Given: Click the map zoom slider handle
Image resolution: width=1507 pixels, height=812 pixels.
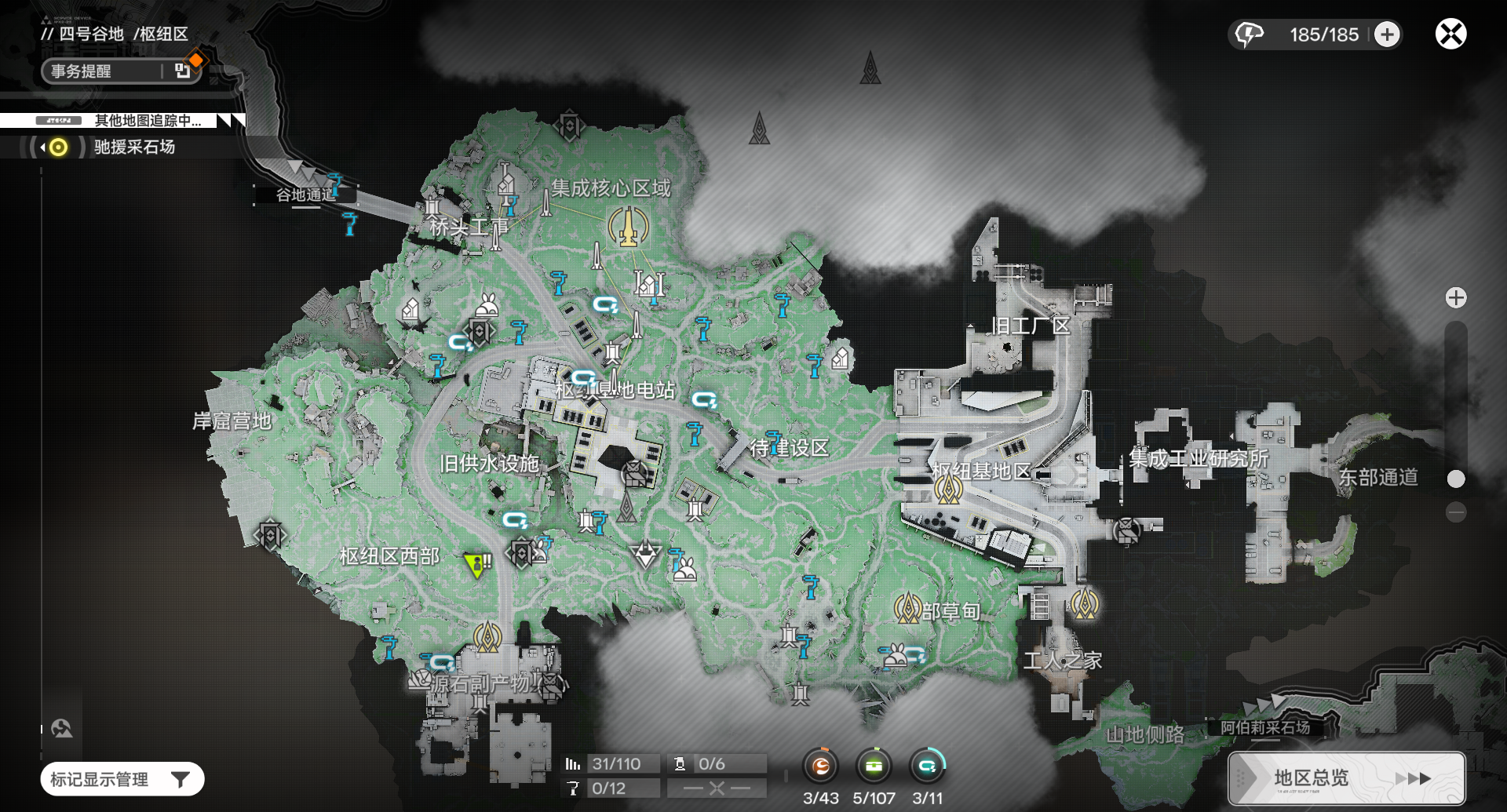Looking at the screenshot, I should pyautogui.click(x=1456, y=479).
